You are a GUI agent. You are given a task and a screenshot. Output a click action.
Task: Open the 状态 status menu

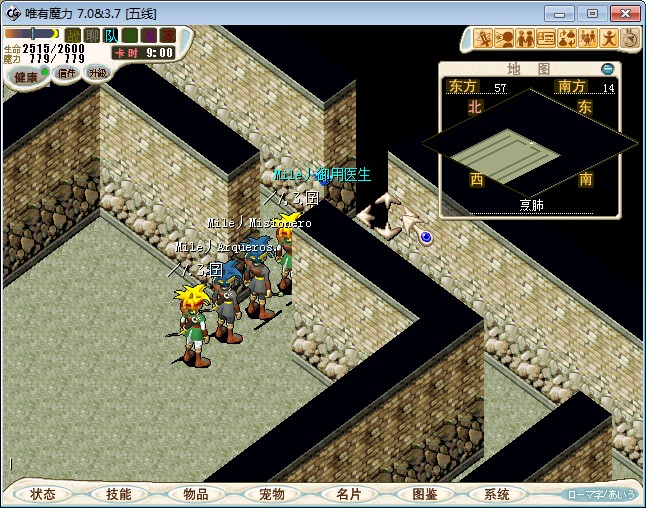[x=43, y=494]
